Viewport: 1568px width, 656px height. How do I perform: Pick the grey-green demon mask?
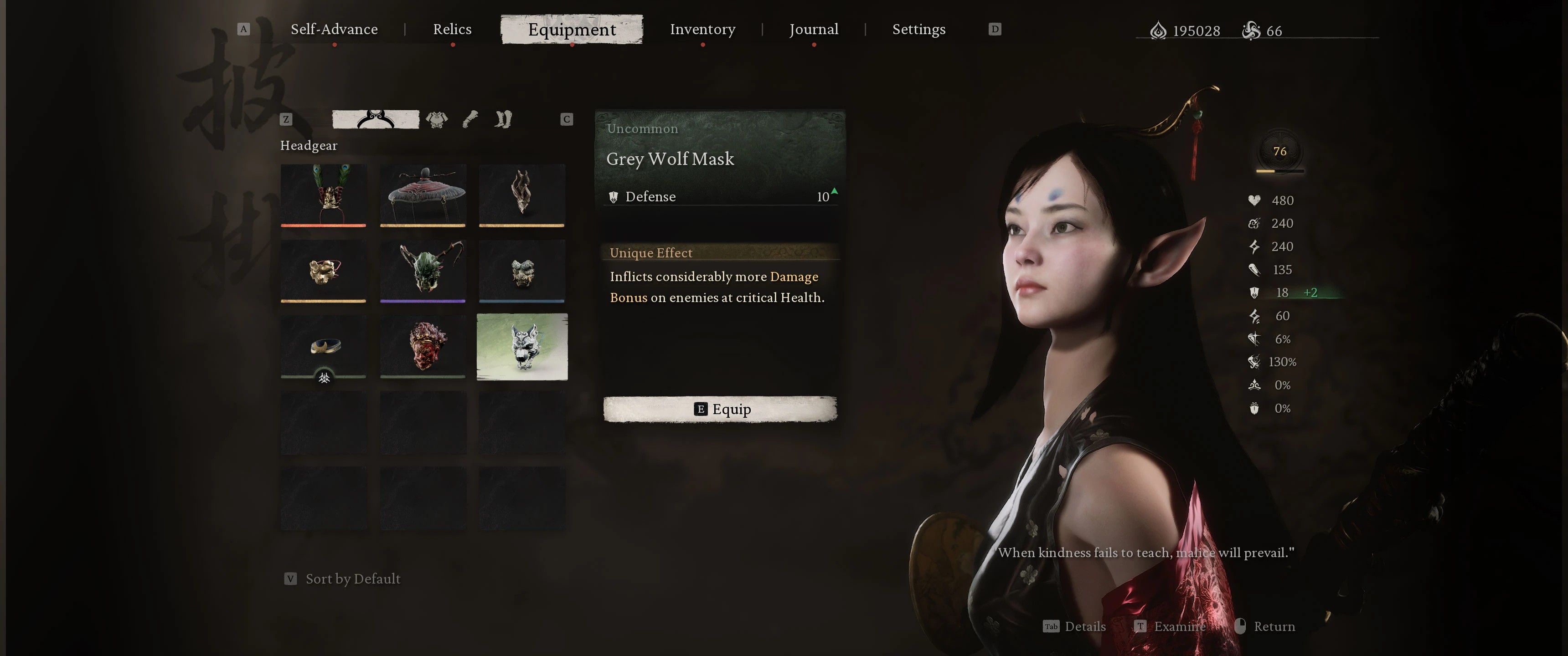pos(521,271)
